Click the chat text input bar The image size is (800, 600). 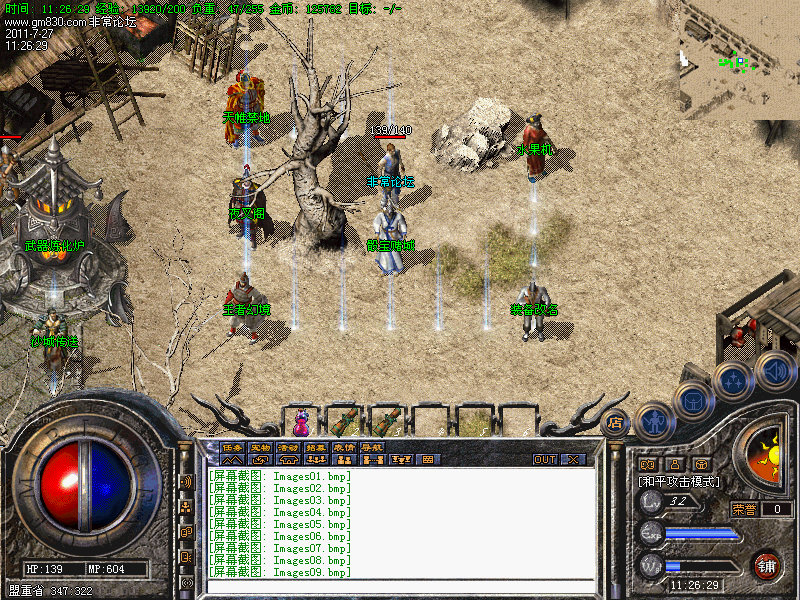point(400,586)
